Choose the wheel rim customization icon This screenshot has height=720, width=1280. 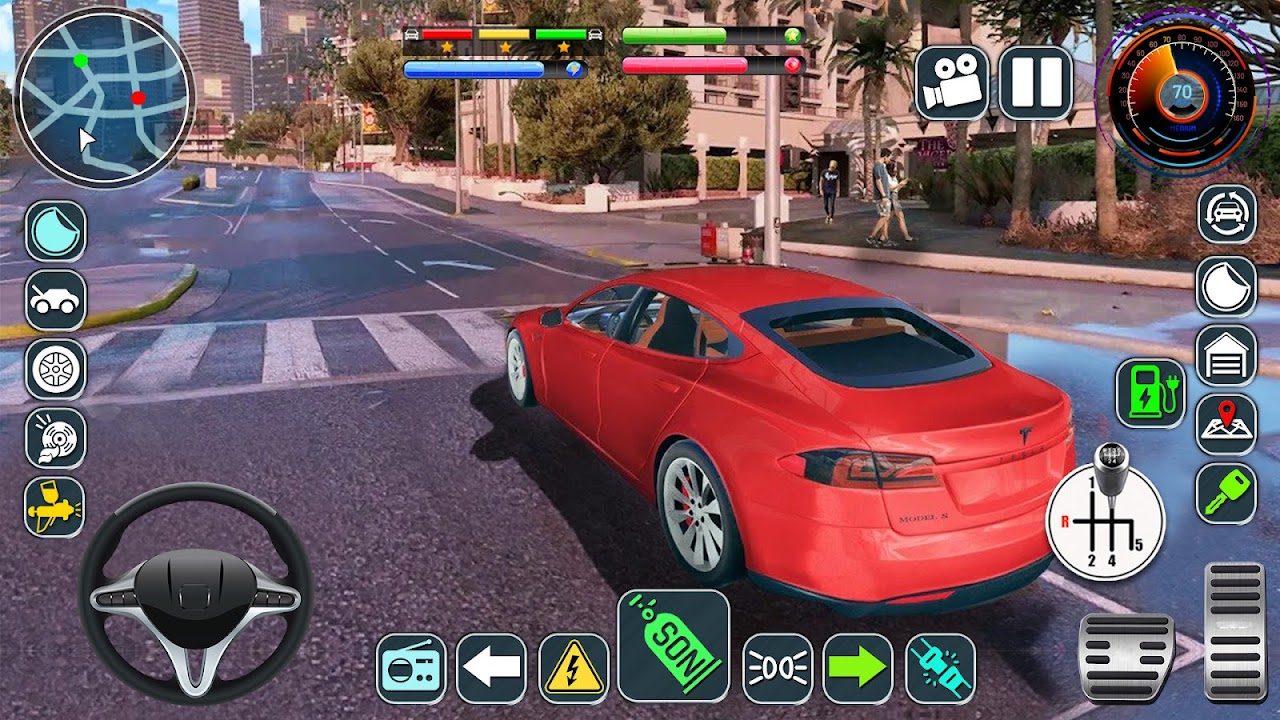(55, 369)
